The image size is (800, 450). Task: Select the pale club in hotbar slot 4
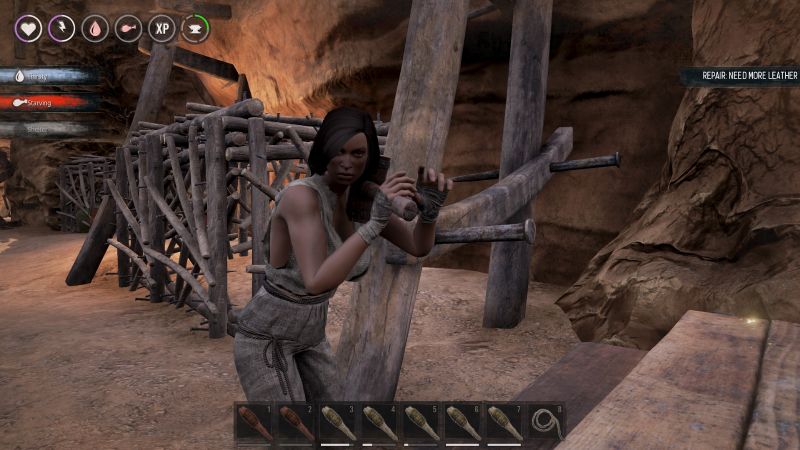coord(379,422)
